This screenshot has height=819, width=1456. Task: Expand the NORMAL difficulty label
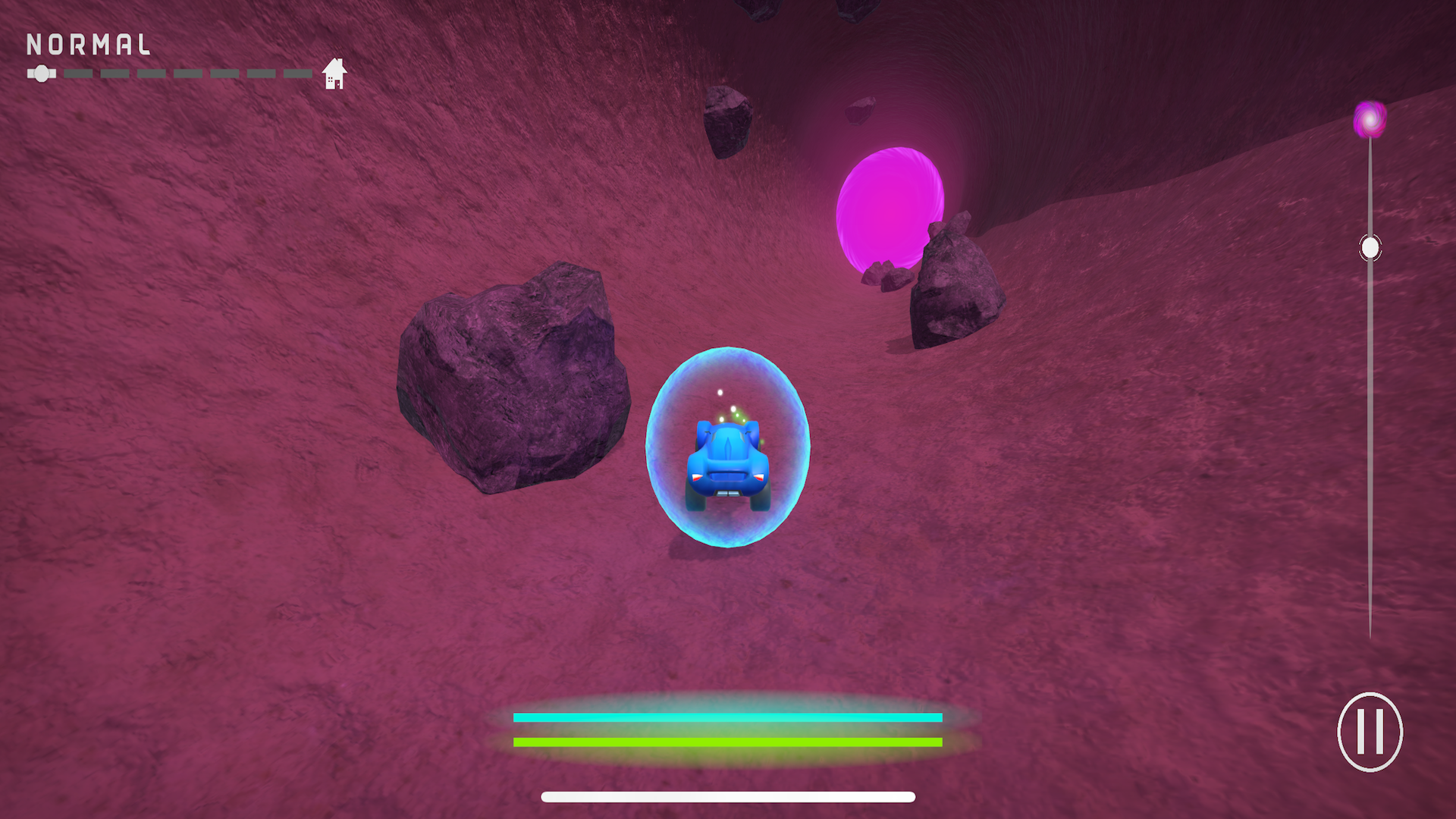point(87,45)
